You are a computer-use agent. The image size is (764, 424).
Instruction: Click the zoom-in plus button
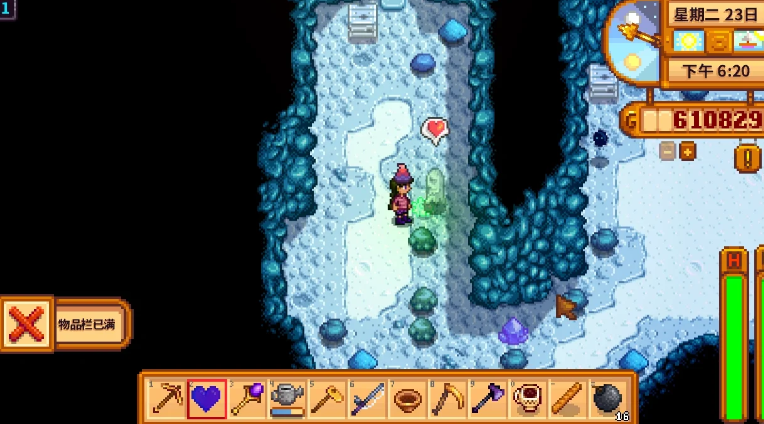[688, 151]
